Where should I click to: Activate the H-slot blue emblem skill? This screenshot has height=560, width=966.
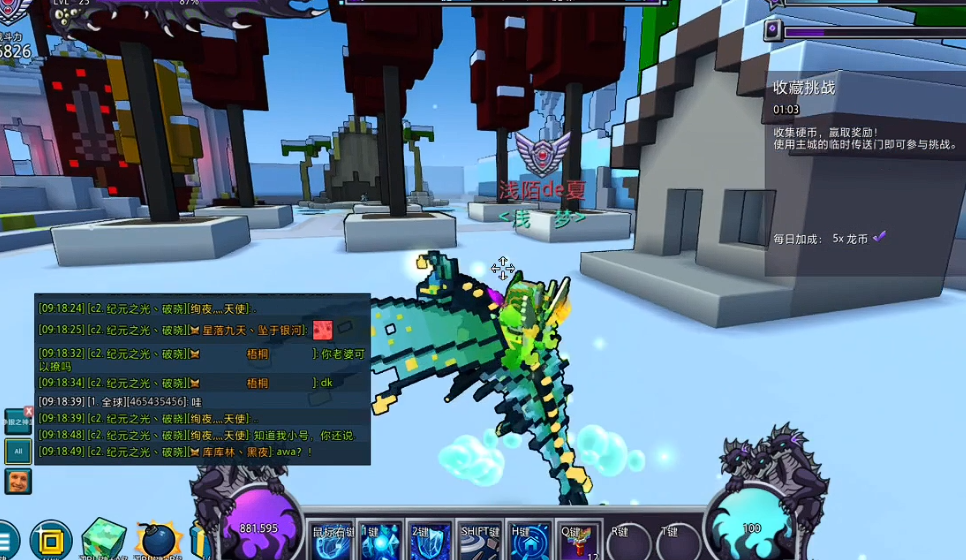pos(530,541)
